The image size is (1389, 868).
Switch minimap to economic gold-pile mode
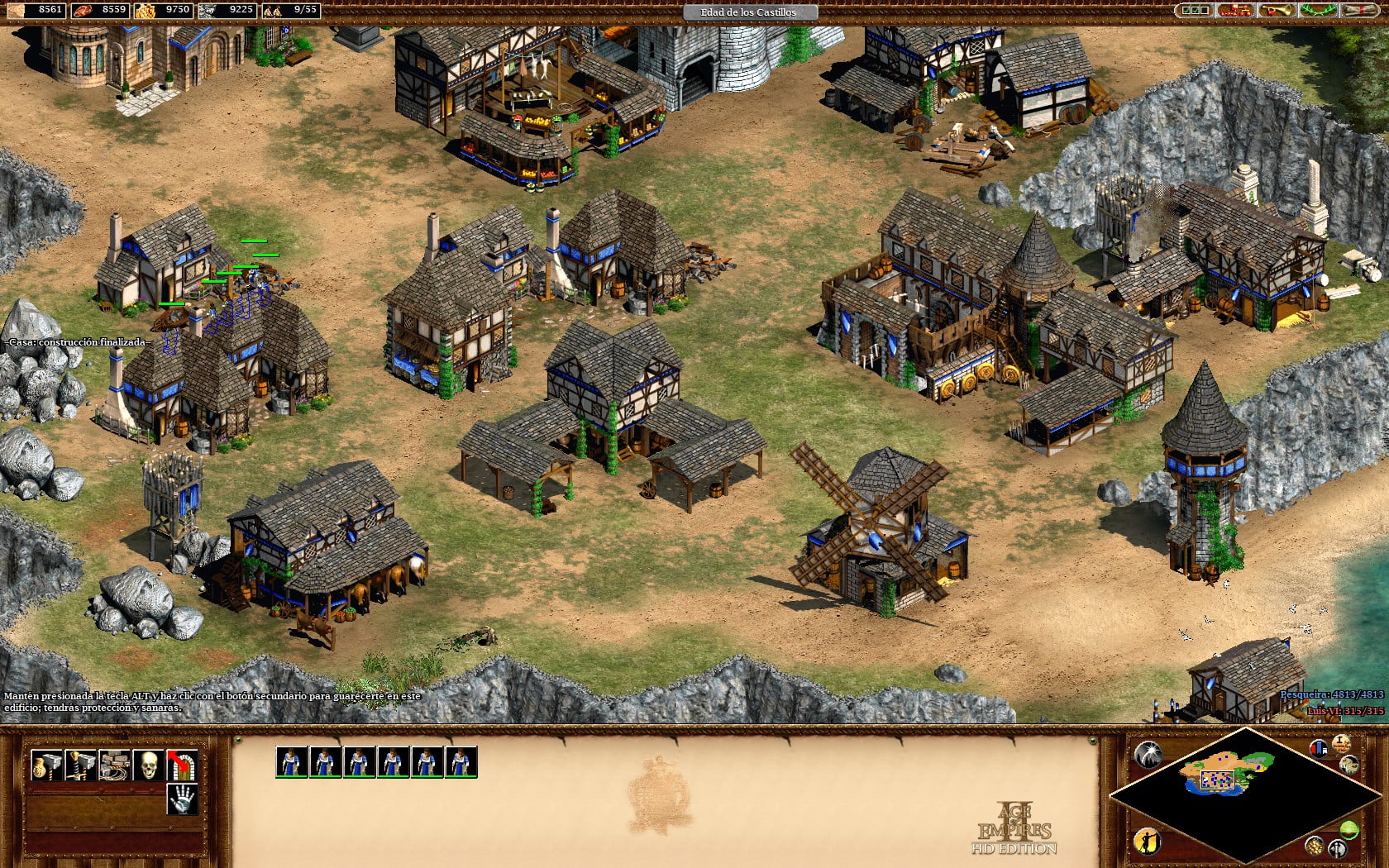point(1315,845)
